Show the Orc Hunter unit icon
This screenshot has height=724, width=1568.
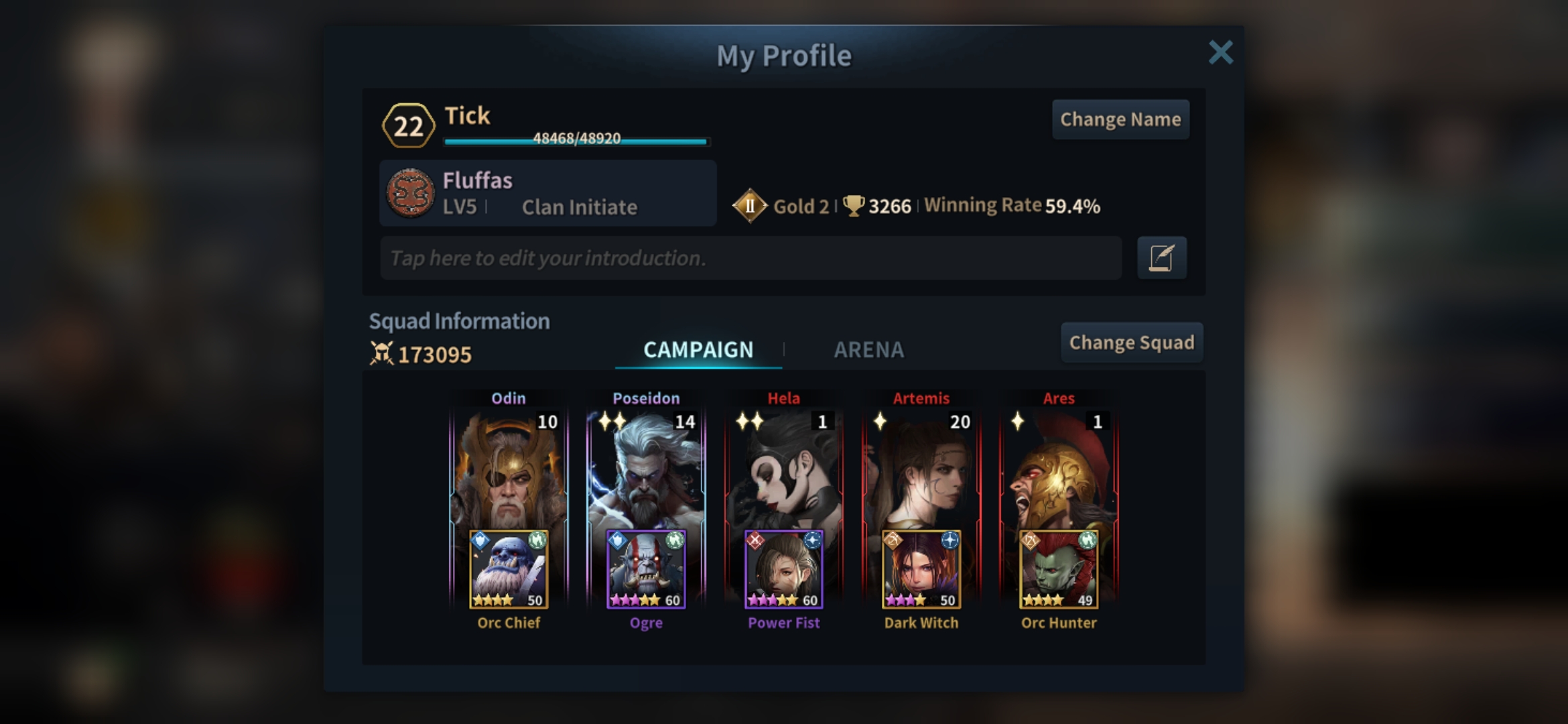(x=1059, y=569)
